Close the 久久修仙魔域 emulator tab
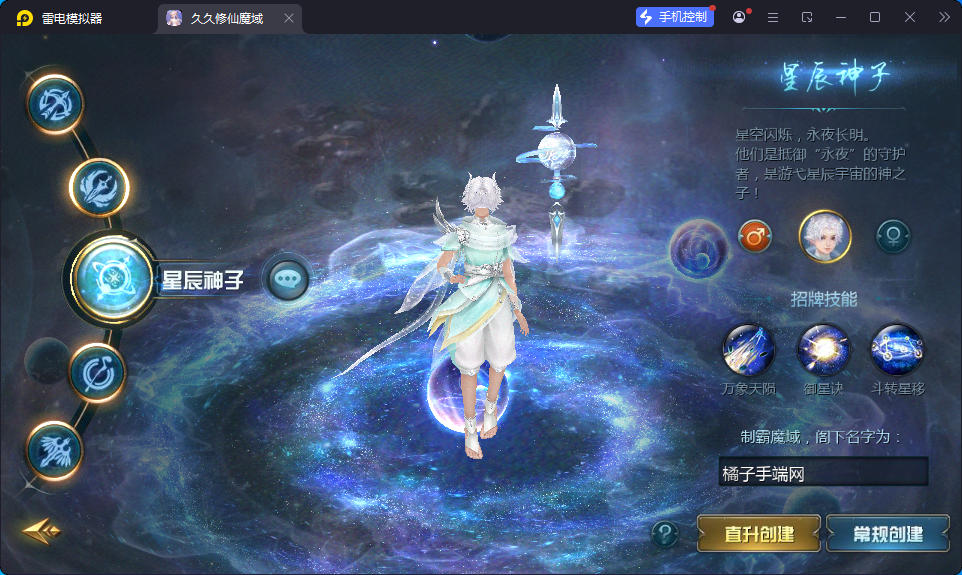This screenshot has height=575, width=962. coord(289,18)
